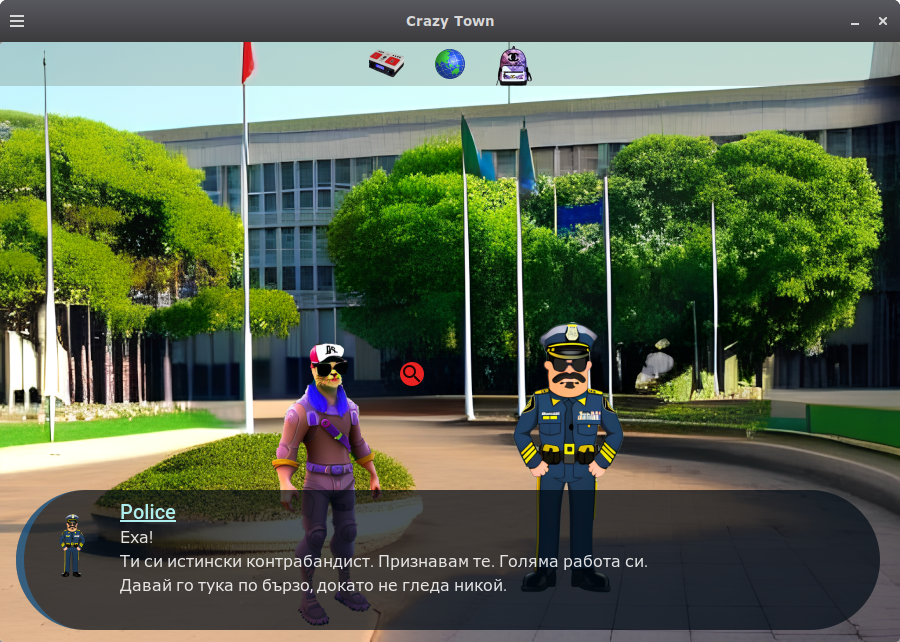
Task: Click the Police speaker name link
Action: coord(148,512)
